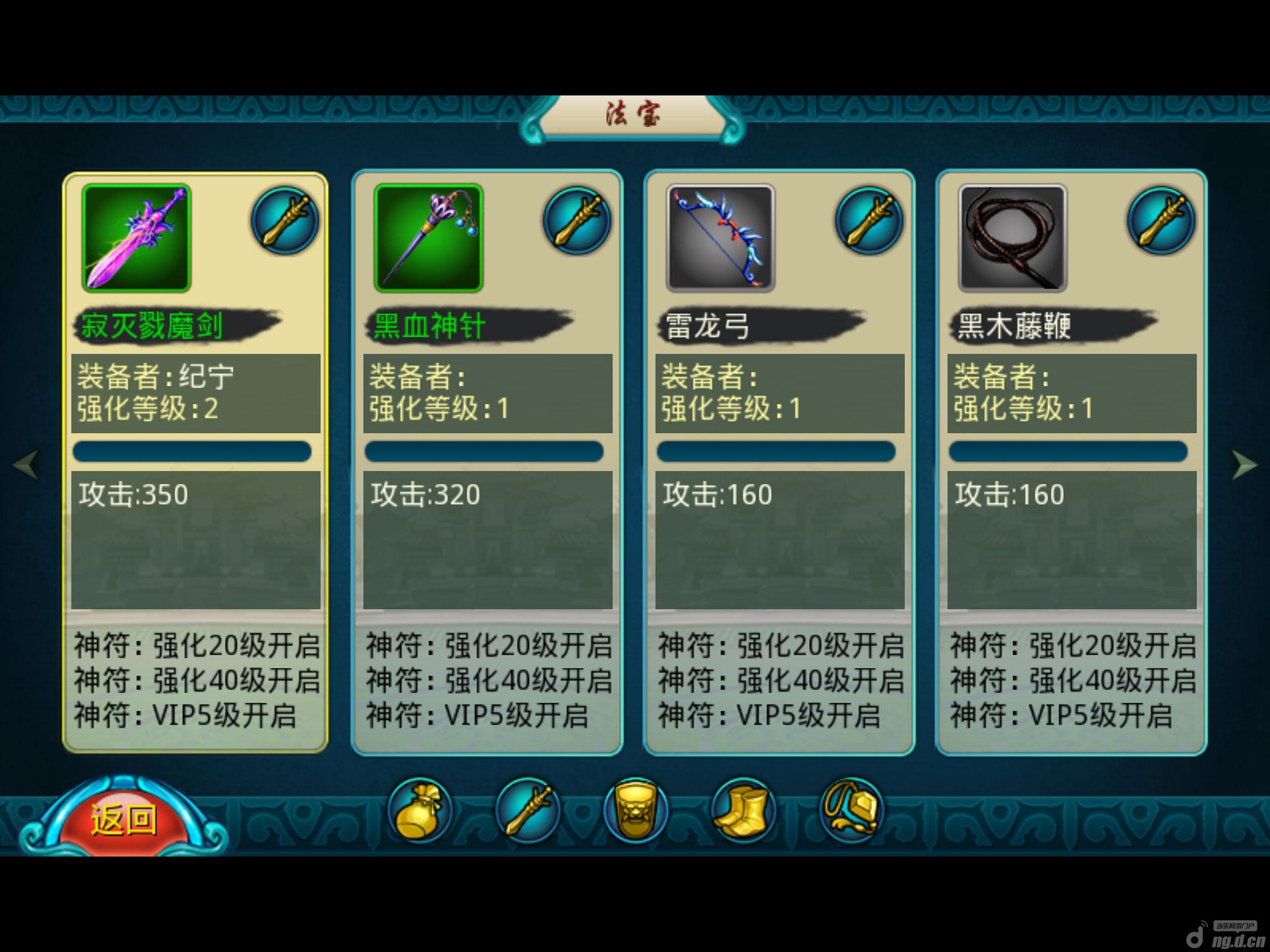
Task: Show the previous page with left arrow
Action: (x=26, y=464)
